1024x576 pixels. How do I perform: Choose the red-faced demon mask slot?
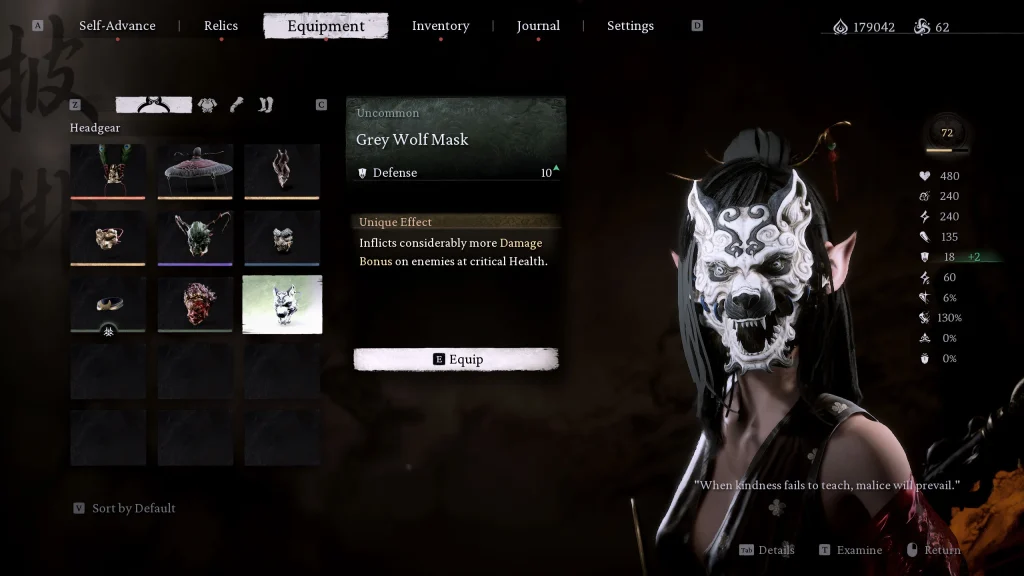195,303
